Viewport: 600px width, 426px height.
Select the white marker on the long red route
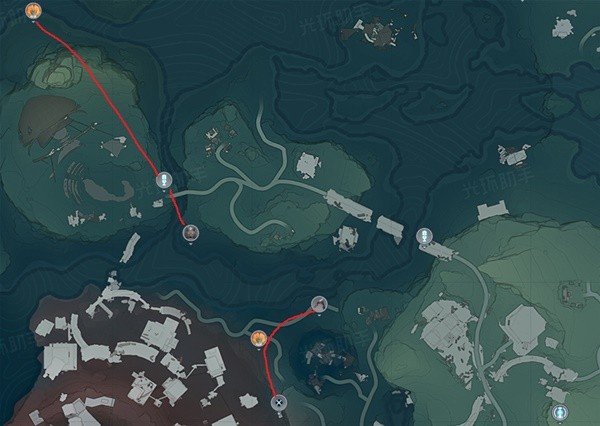point(166,180)
